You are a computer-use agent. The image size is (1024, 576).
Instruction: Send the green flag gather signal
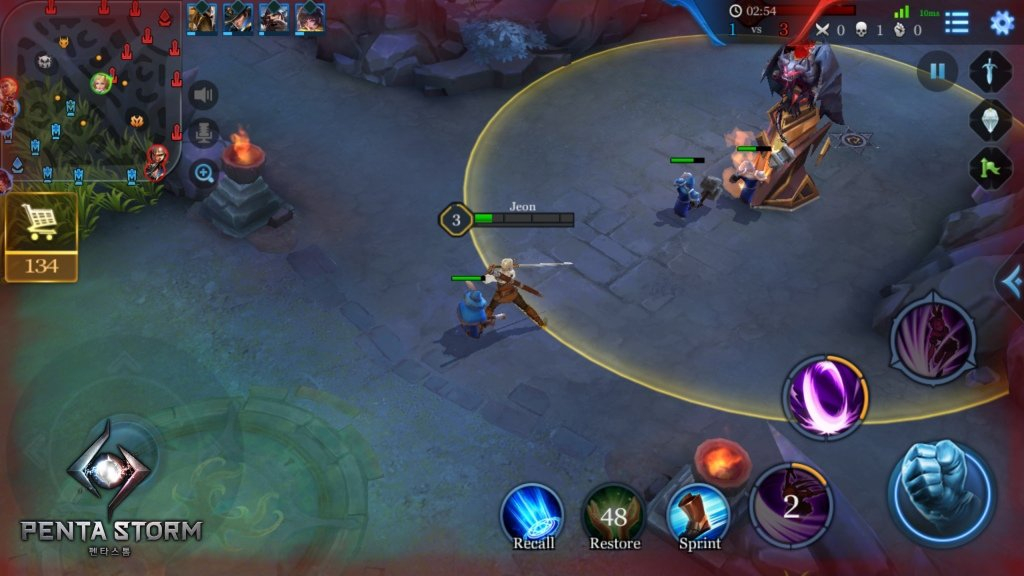(990, 167)
